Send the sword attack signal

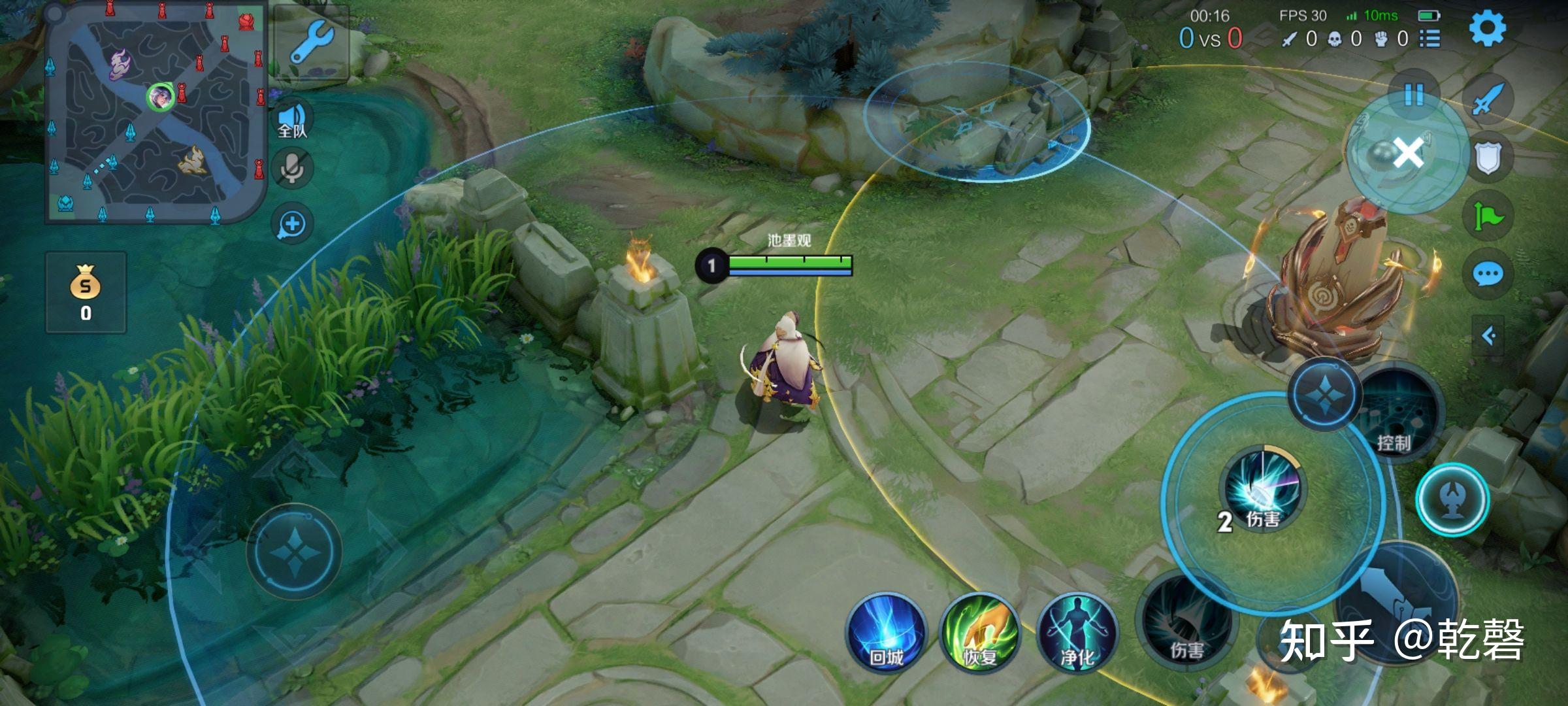[x=1488, y=99]
